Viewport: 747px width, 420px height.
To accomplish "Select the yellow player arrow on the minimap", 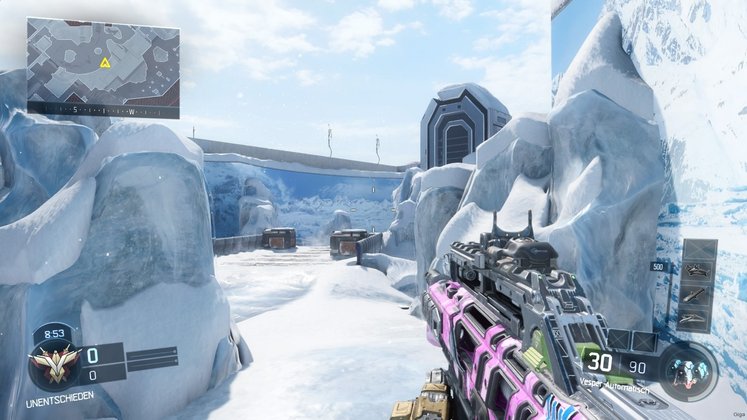I will click(x=105, y=63).
